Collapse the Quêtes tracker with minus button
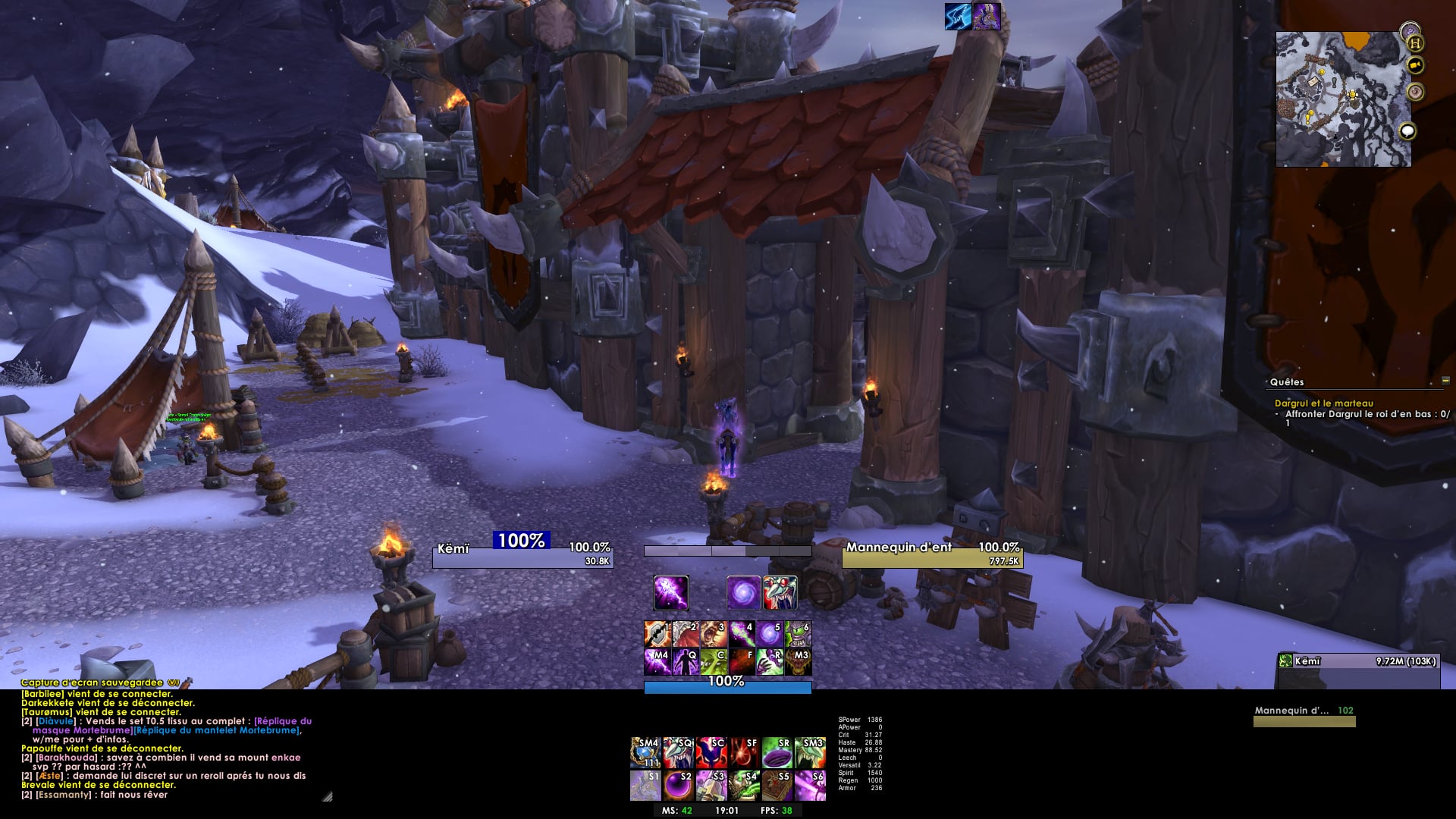1456x819 pixels. tap(1445, 381)
